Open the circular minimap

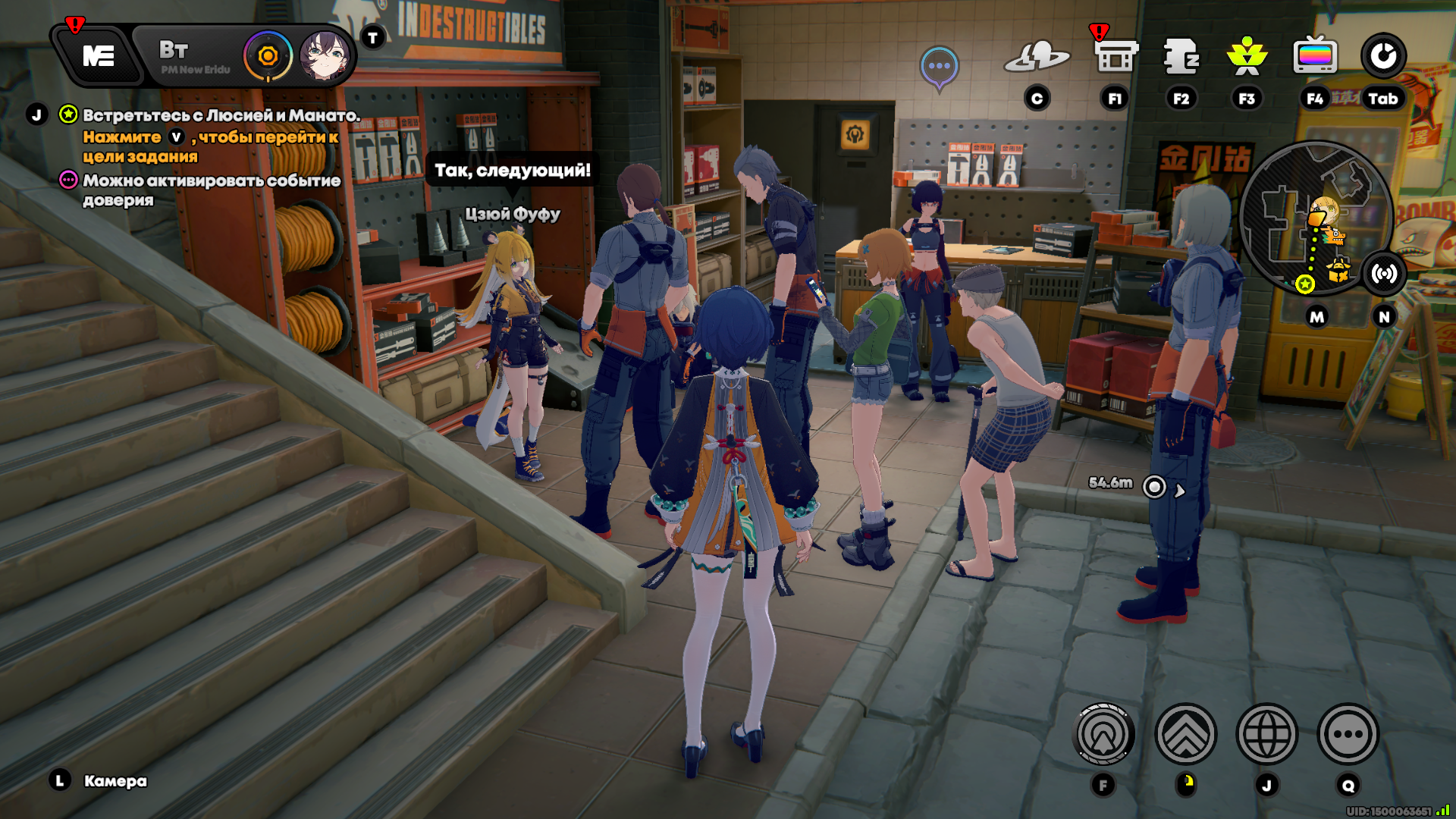1316,218
